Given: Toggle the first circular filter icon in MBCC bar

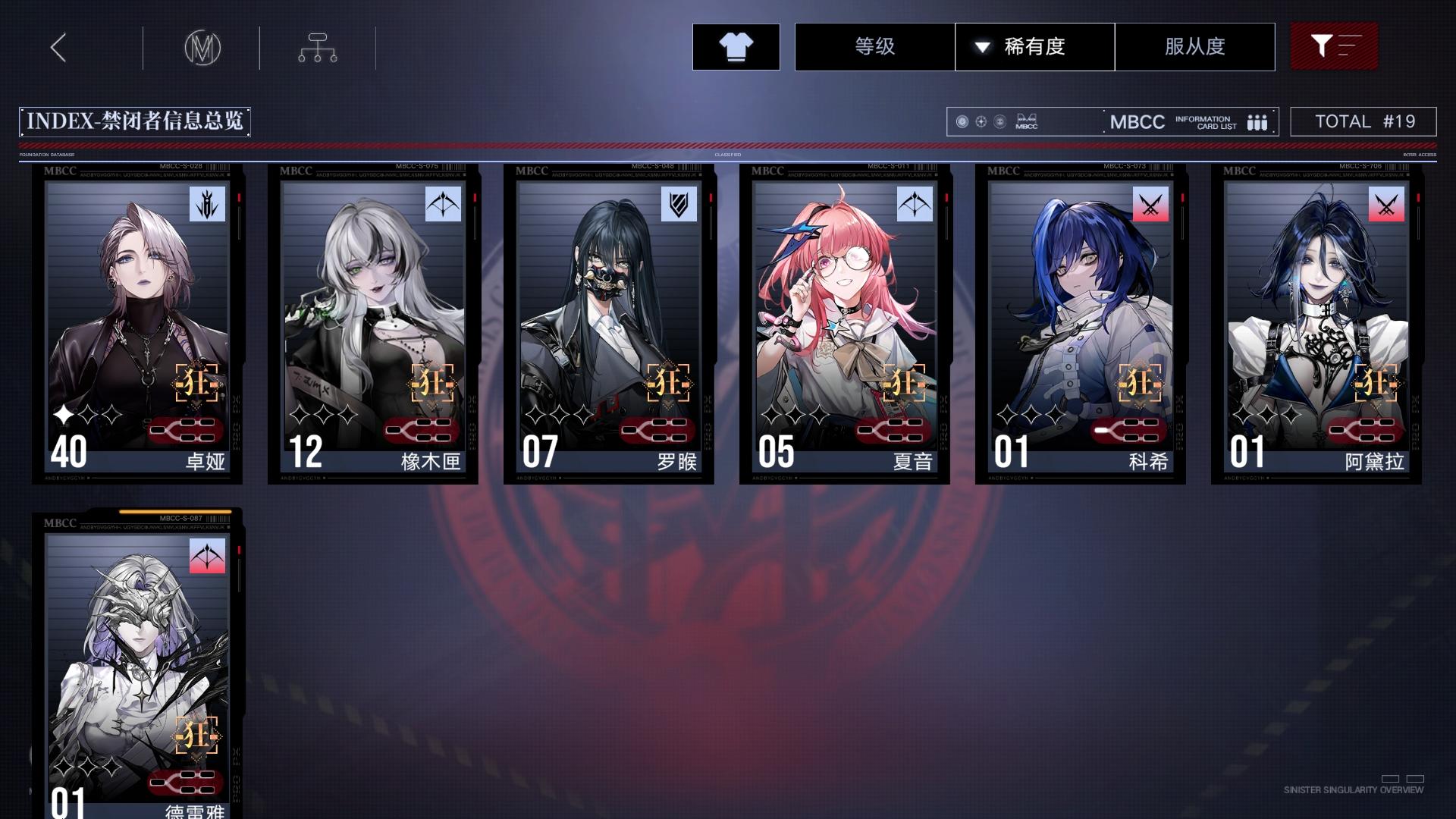Looking at the screenshot, I should coord(962,121).
